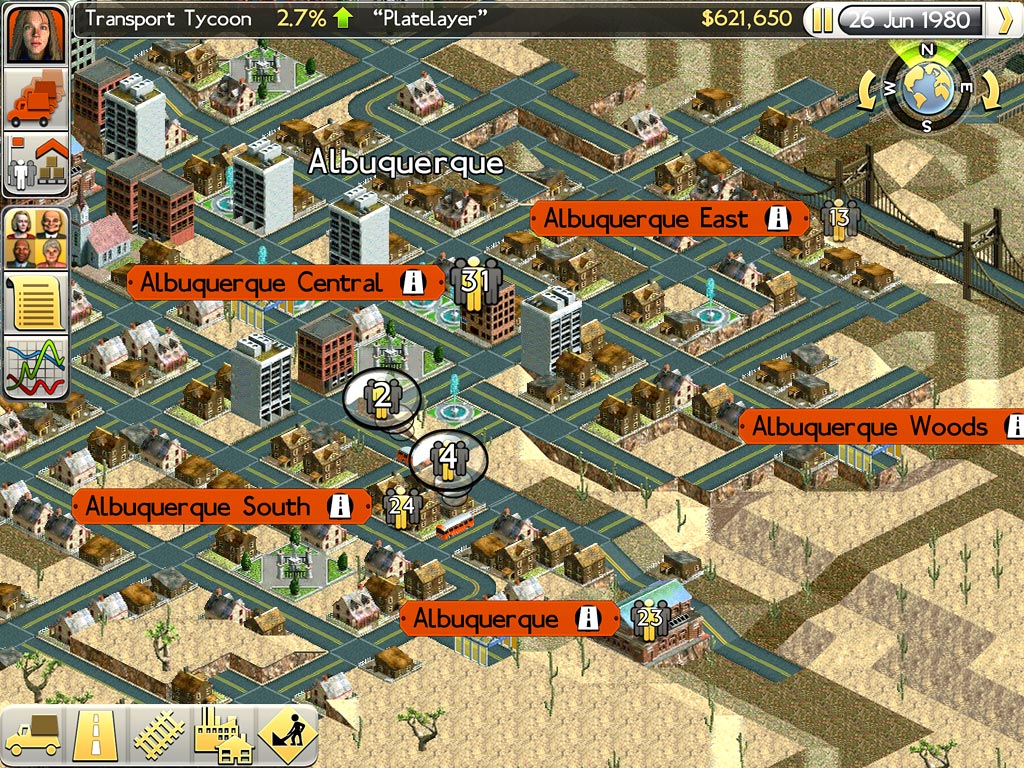The width and height of the screenshot is (1024, 768).
Task: Click the fast-forward arrow beside the date
Action: tap(1001, 20)
